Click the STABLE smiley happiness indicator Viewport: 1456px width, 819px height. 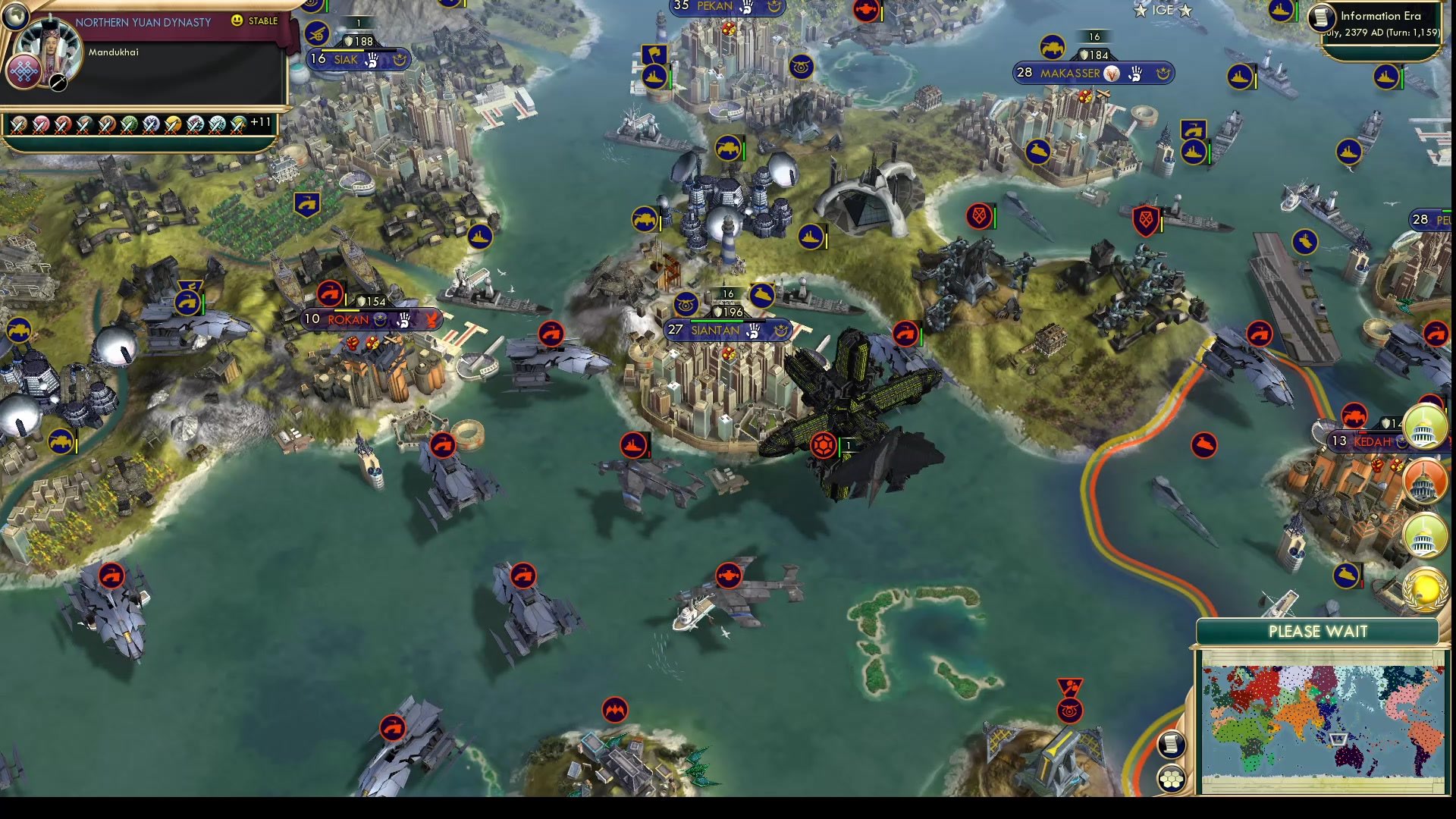pos(238,21)
